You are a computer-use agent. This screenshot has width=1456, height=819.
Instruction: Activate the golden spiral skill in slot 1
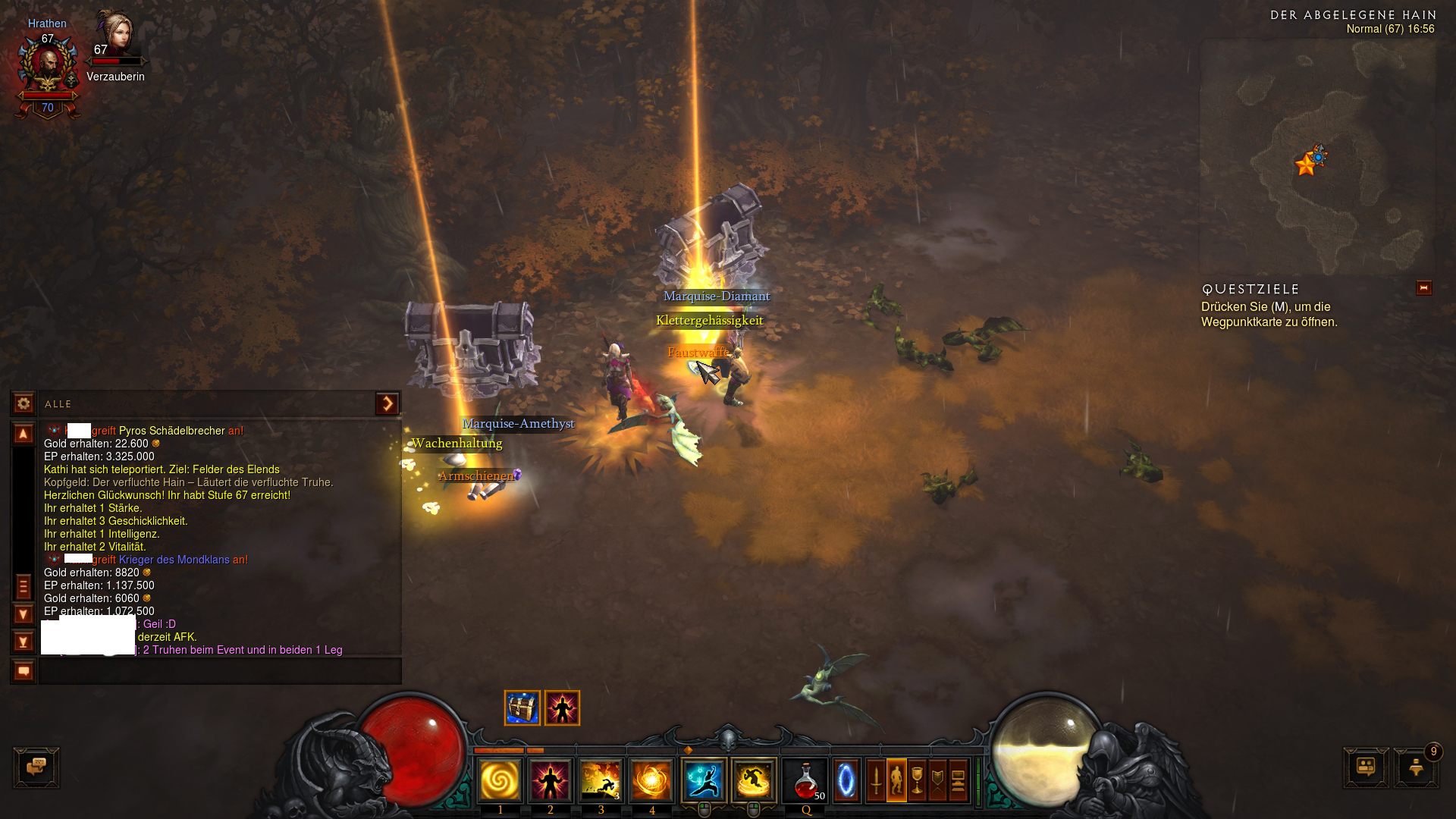[x=500, y=780]
